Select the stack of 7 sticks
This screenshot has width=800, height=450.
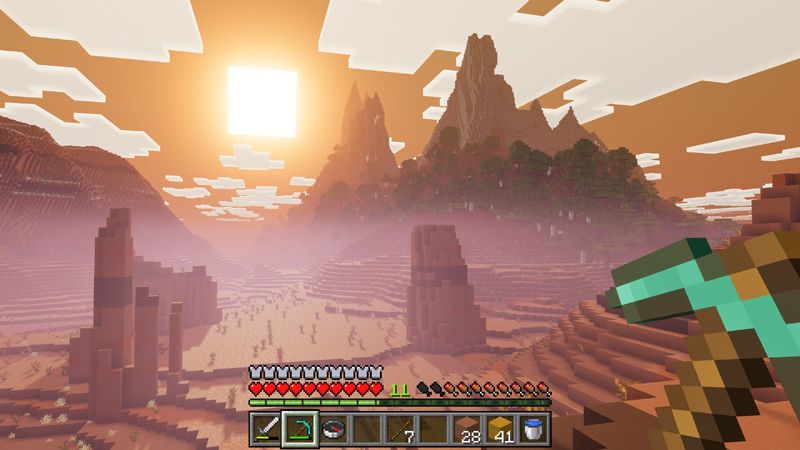coord(402,429)
